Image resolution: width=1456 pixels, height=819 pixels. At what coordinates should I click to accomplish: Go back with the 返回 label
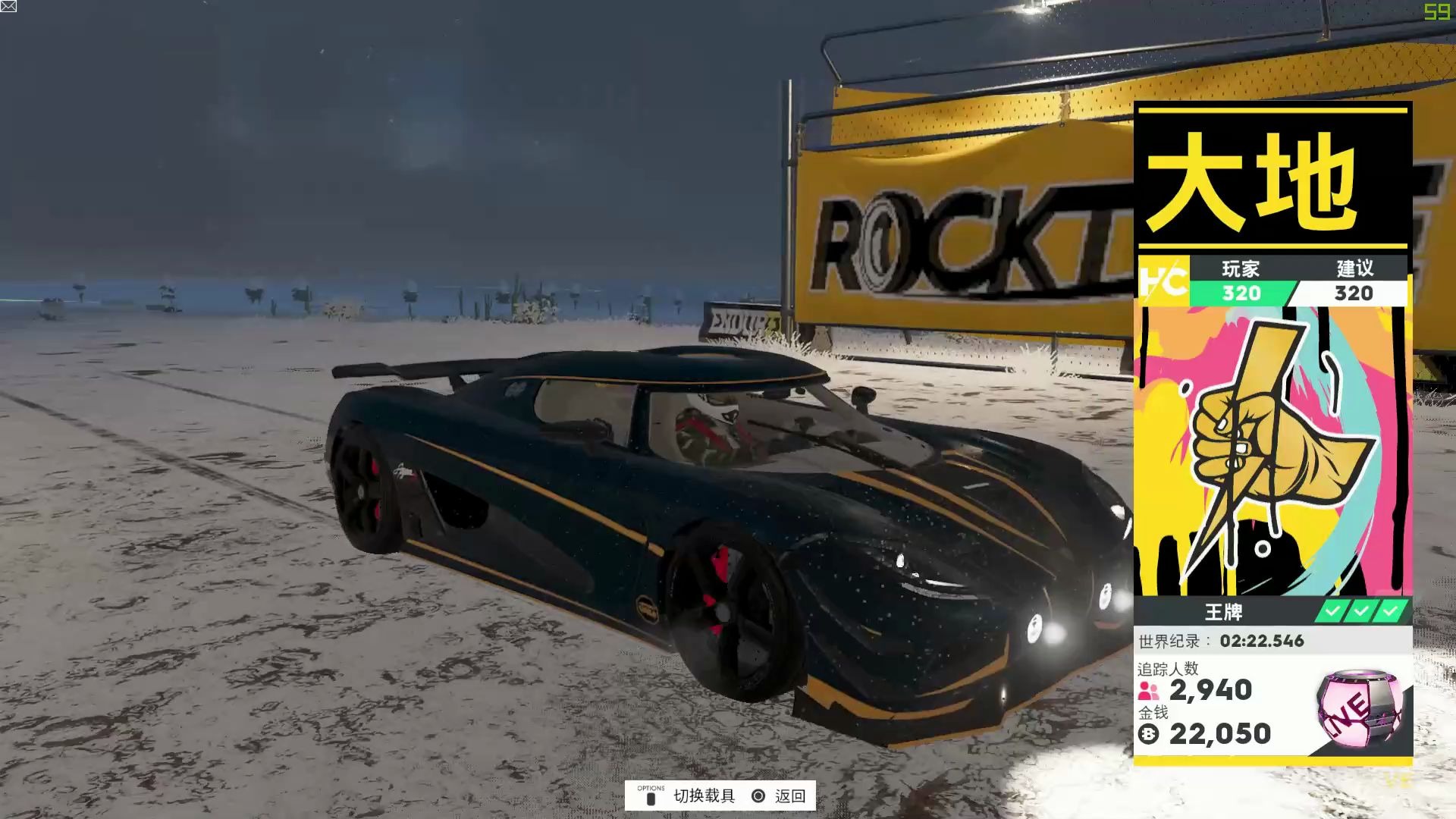coord(789,795)
